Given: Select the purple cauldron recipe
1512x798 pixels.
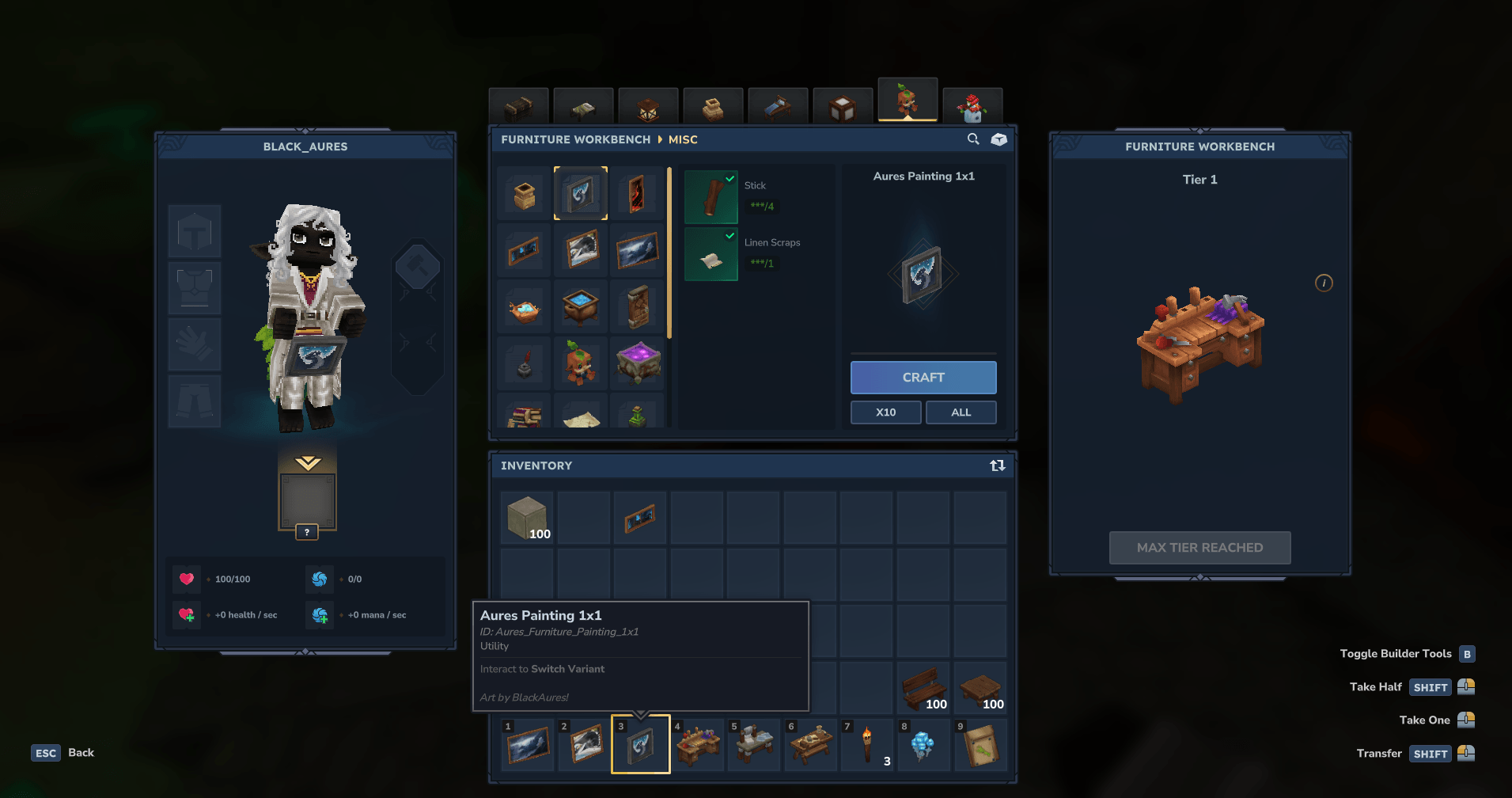Looking at the screenshot, I should (x=639, y=363).
